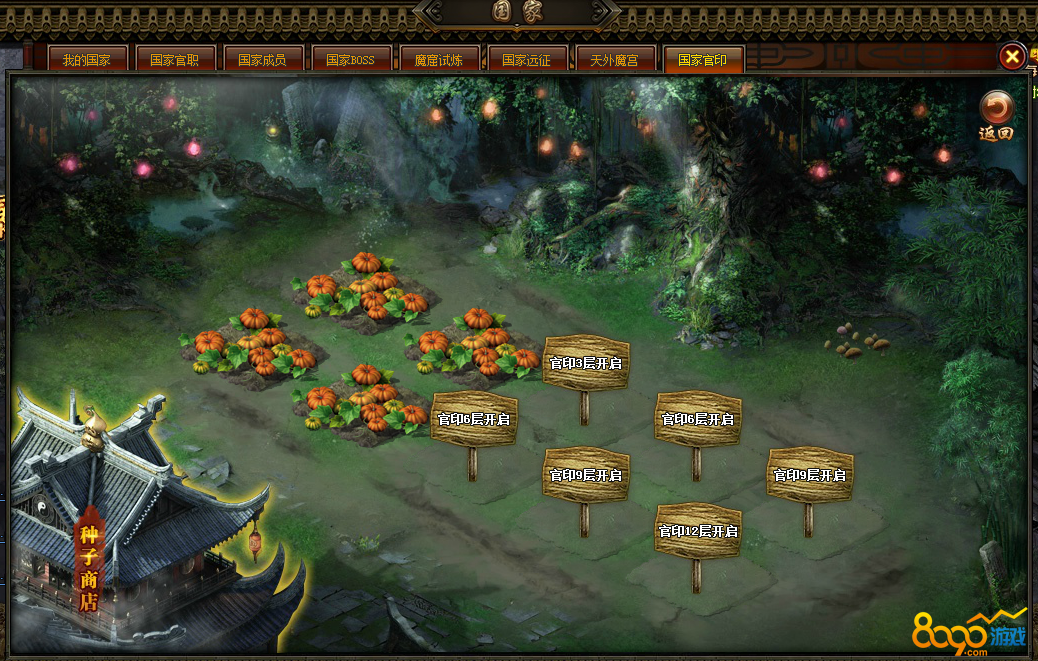Open the 国家官职 tab

(x=175, y=60)
